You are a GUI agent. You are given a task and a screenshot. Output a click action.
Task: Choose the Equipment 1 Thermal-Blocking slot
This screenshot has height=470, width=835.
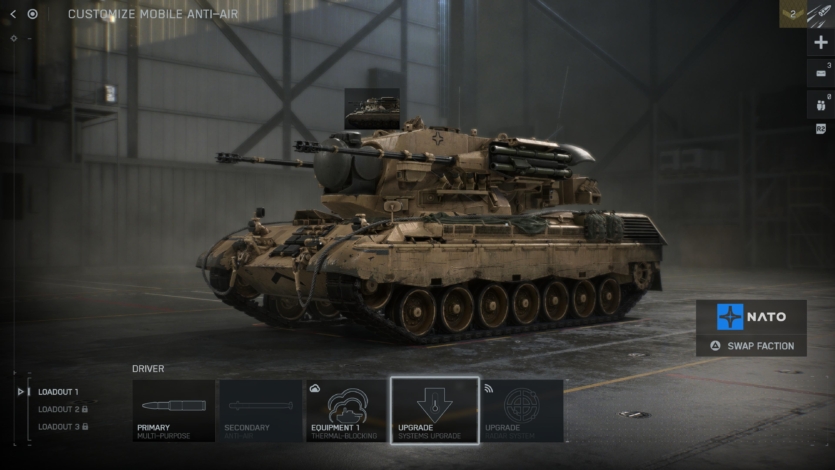point(347,410)
